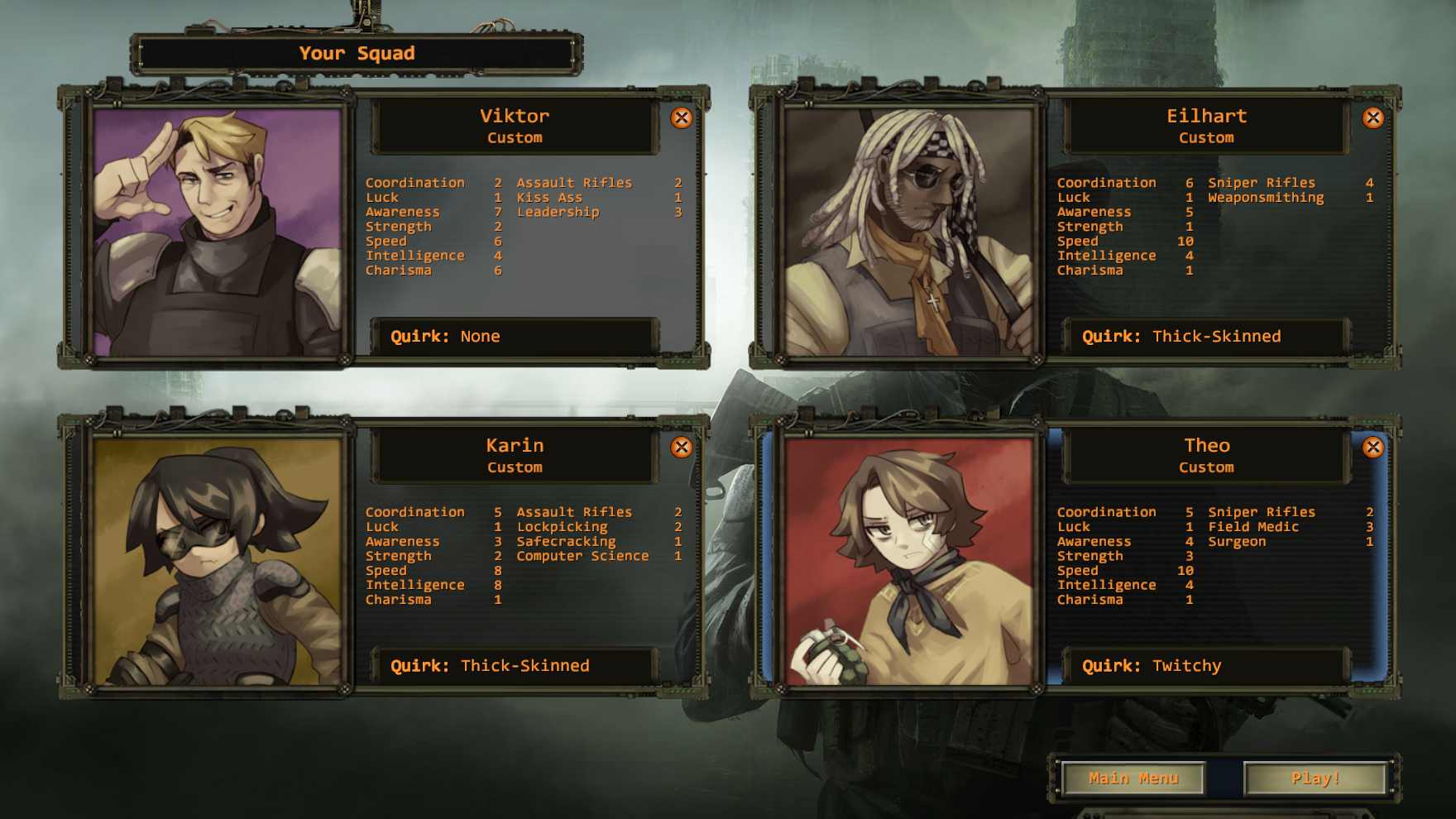Open the Main Menu
1456x819 pixels.
[x=1133, y=778]
